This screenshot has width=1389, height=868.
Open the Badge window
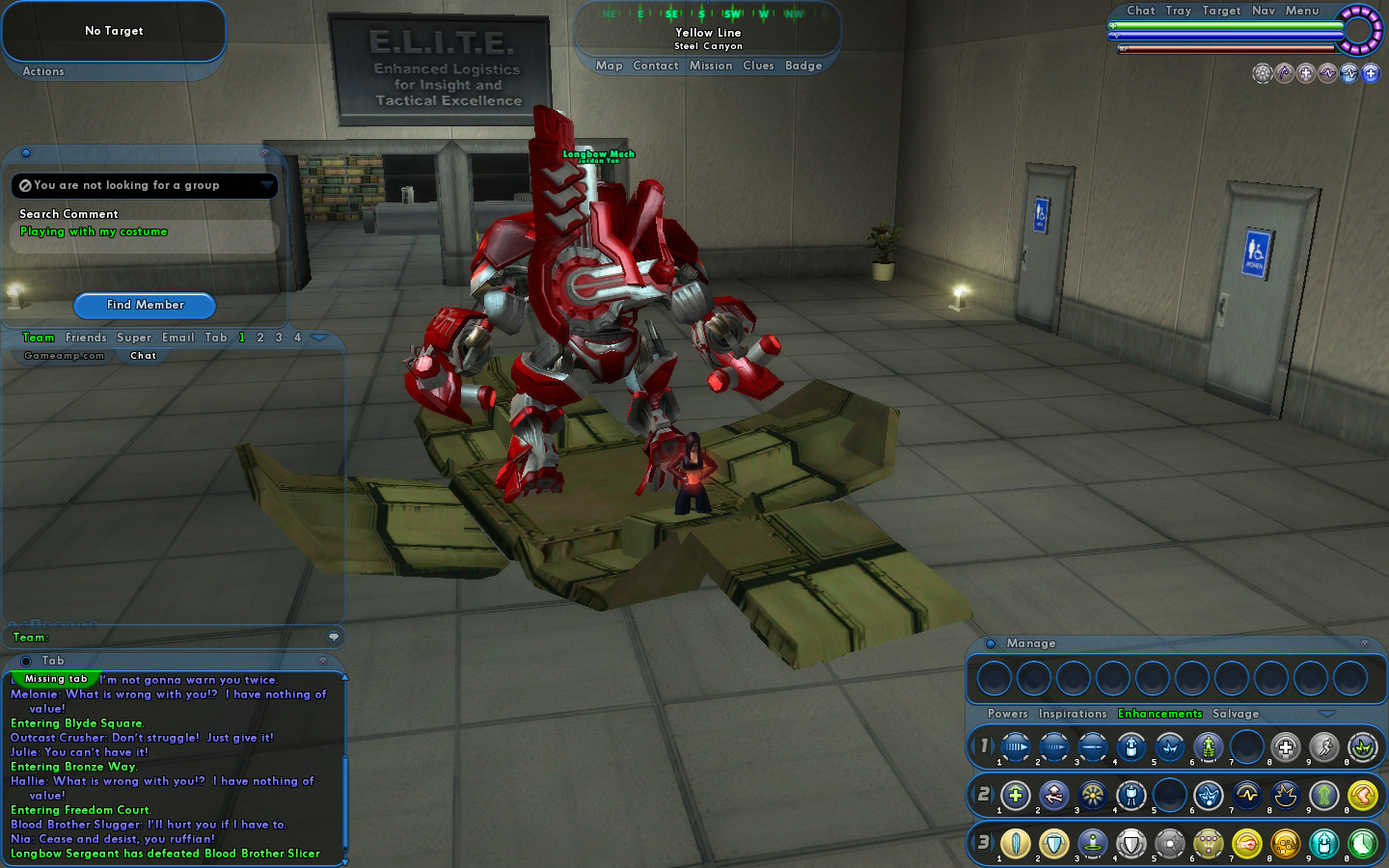coord(803,66)
